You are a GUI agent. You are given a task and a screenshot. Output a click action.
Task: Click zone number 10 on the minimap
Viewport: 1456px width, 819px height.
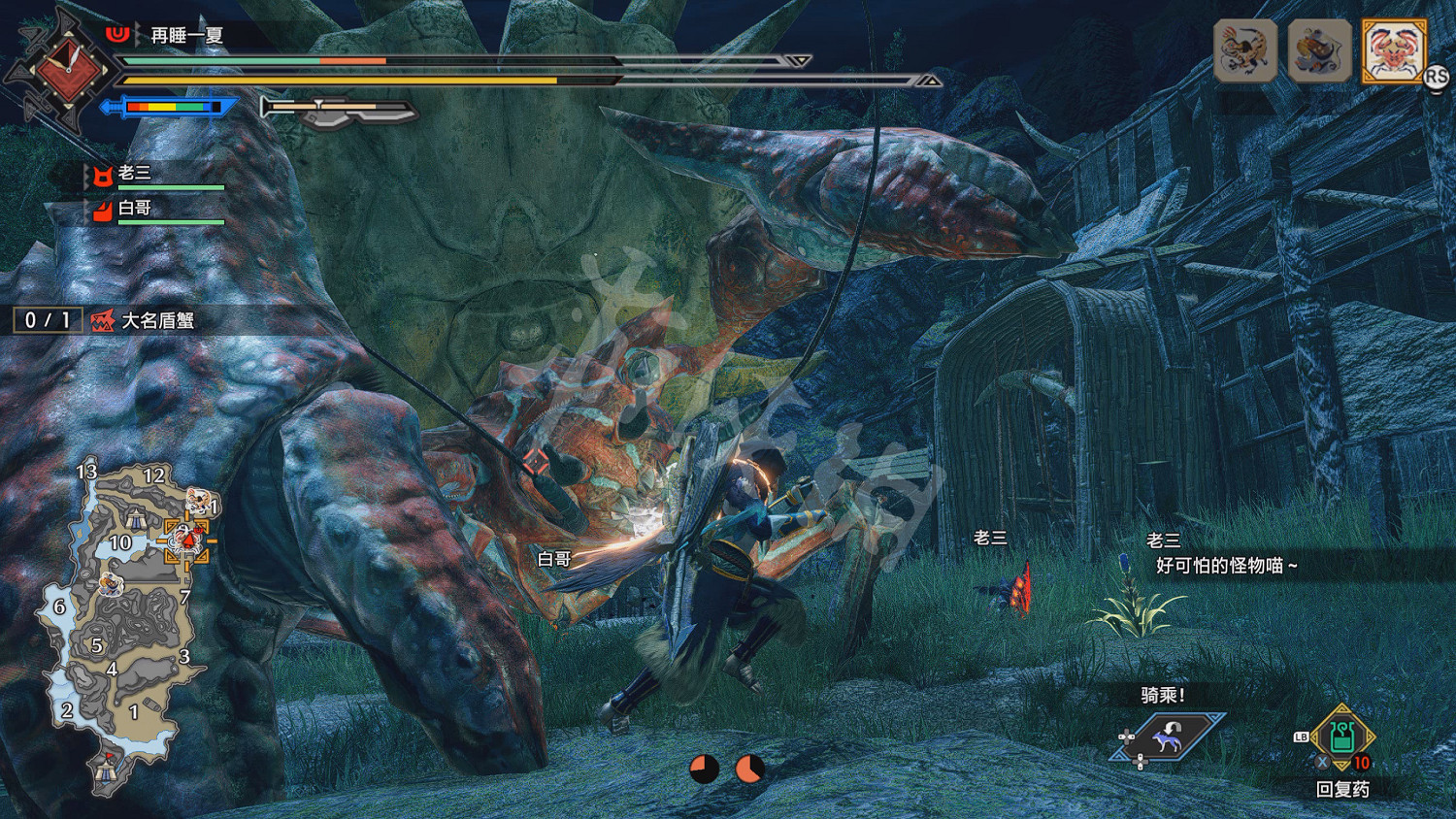(120, 541)
